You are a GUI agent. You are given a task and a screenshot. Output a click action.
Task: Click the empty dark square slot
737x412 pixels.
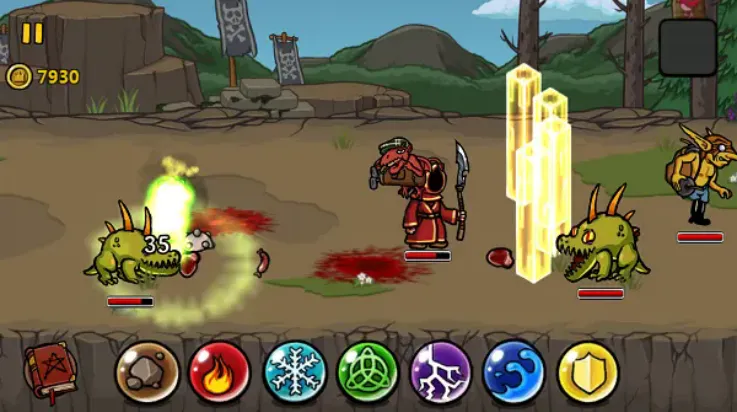(x=687, y=47)
